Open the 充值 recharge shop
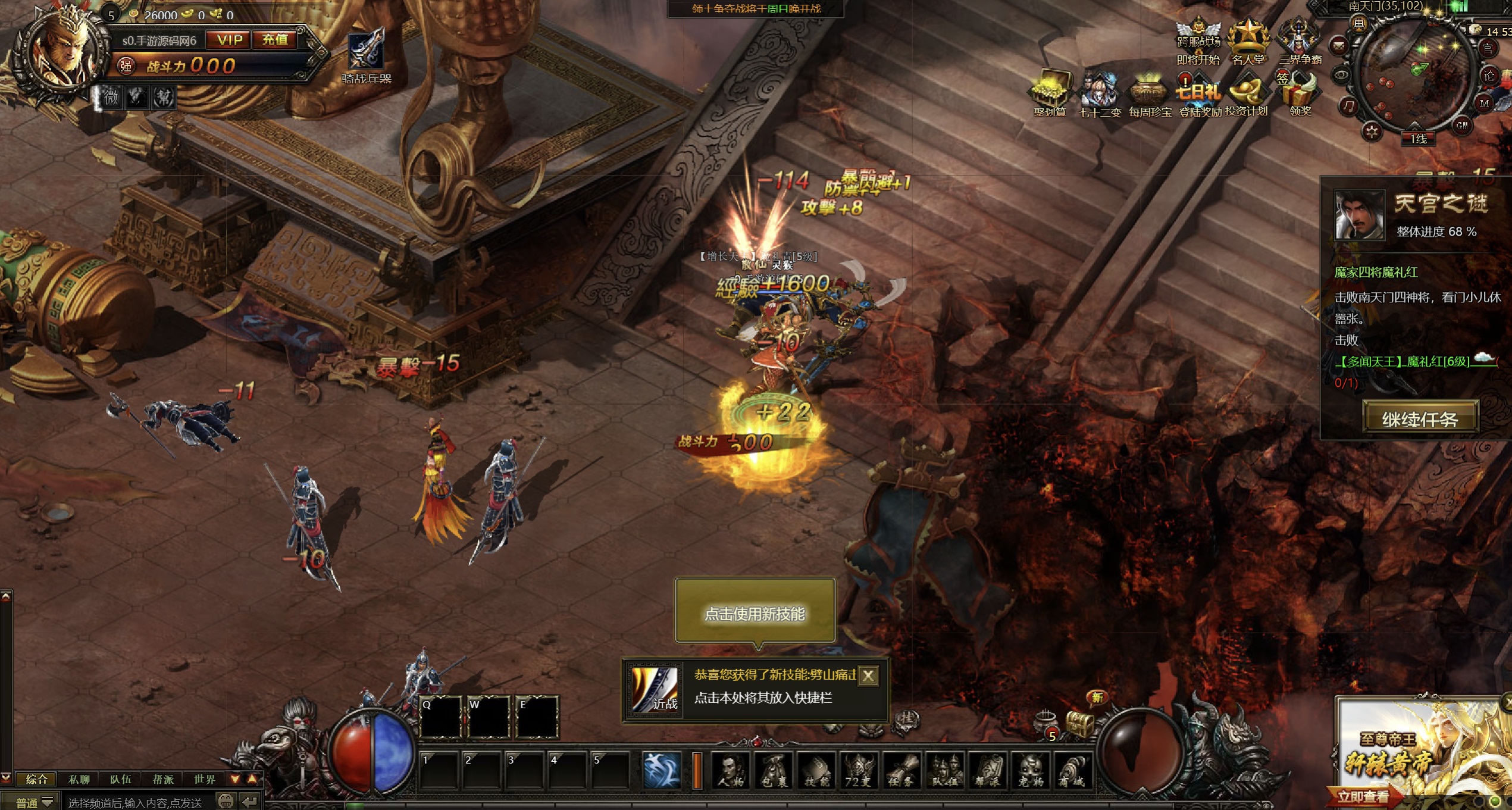Viewport: 1512px width, 810px height. (275, 40)
